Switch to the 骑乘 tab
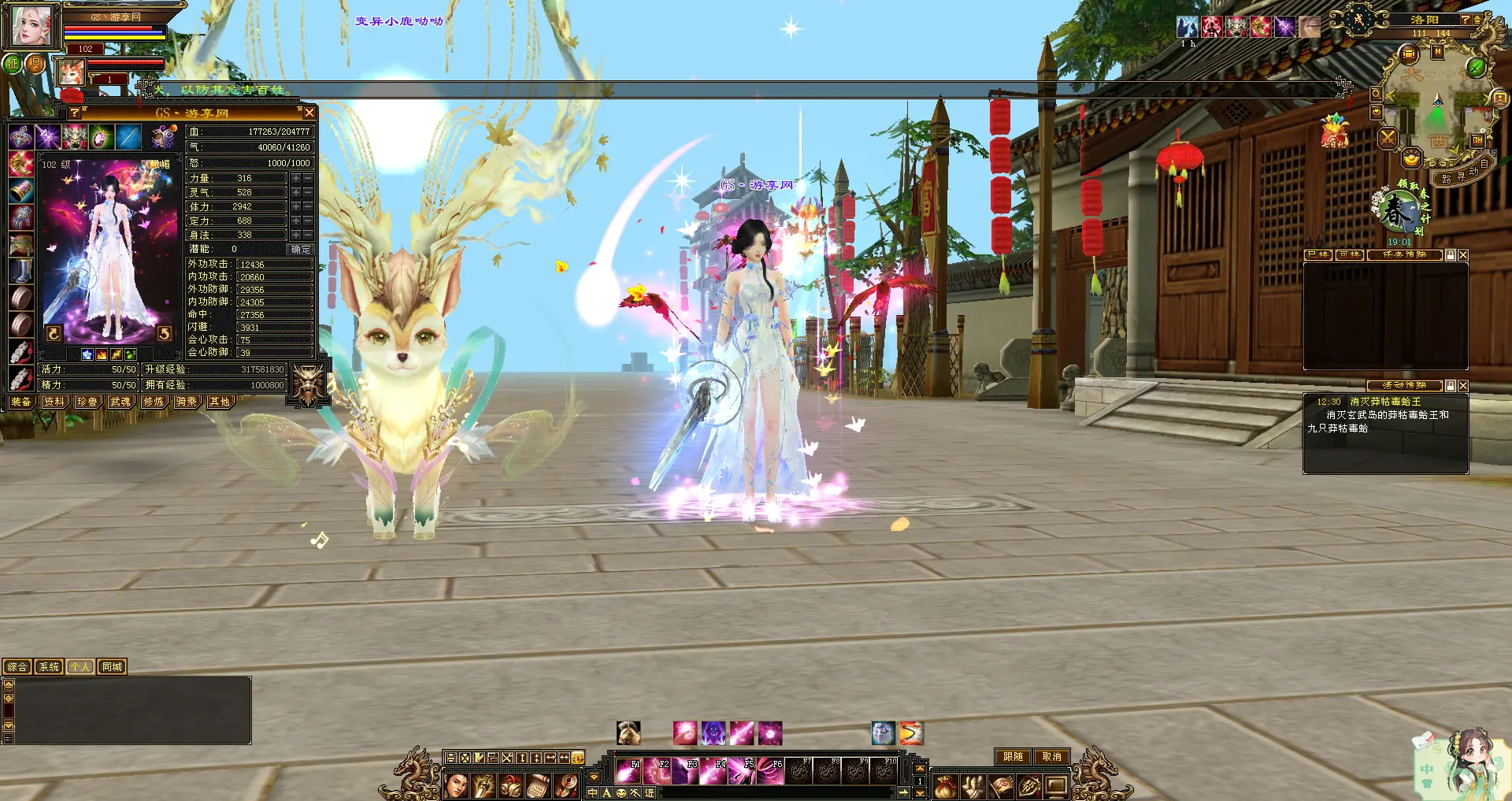1512x801 pixels. 187,402
